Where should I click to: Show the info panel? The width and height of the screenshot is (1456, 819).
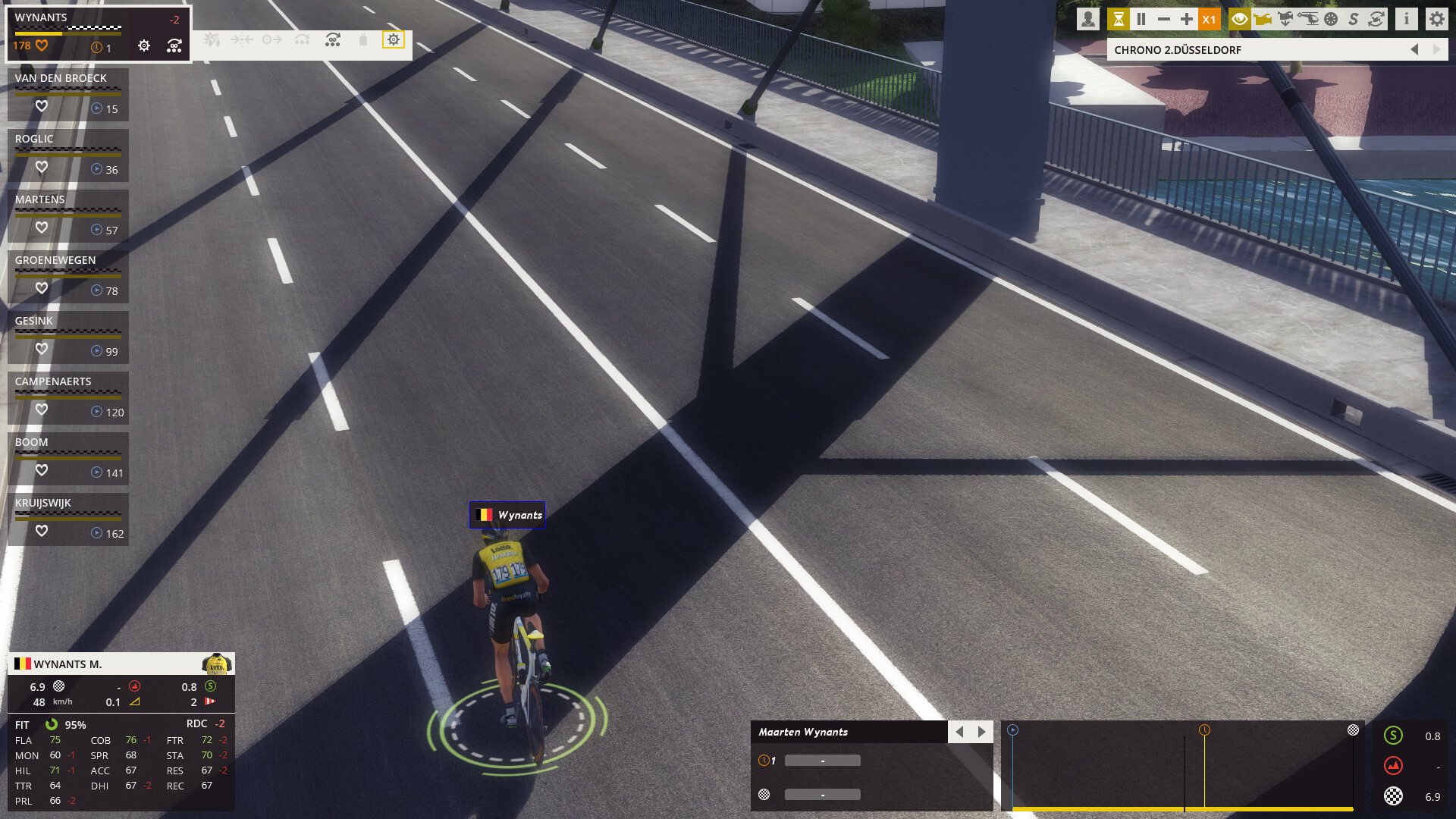[x=1406, y=20]
